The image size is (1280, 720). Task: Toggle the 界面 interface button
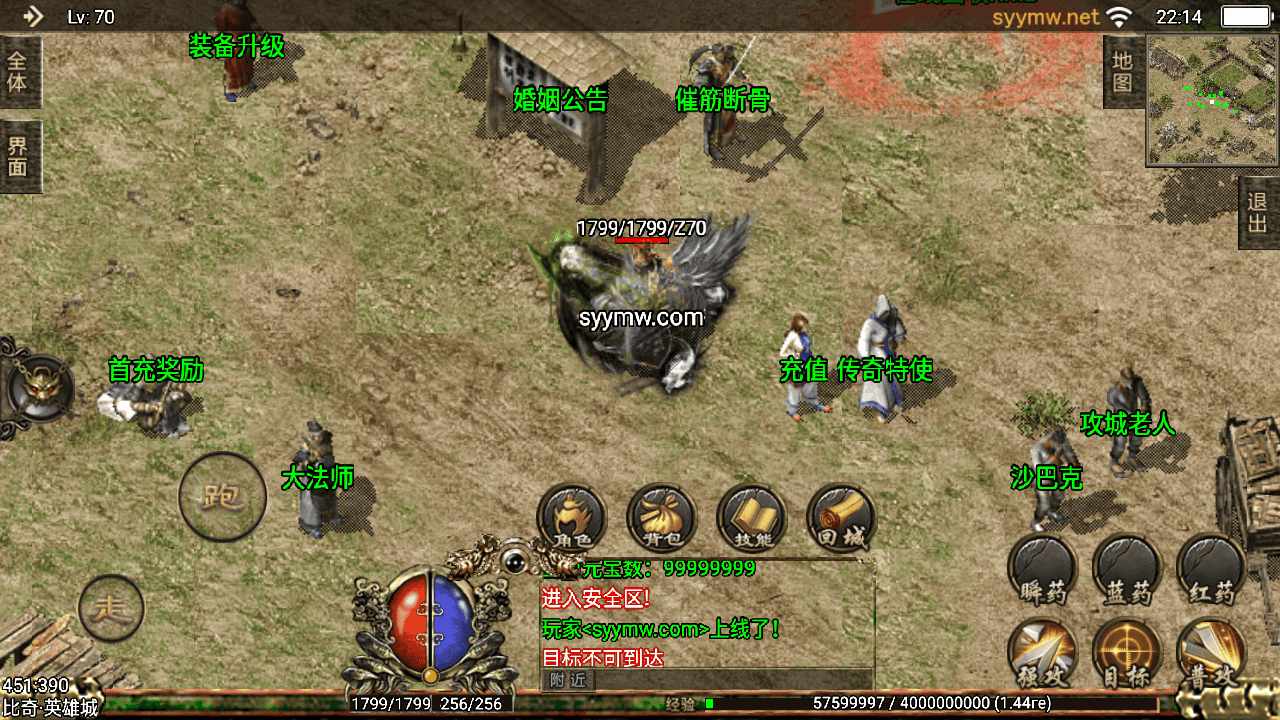coord(19,156)
